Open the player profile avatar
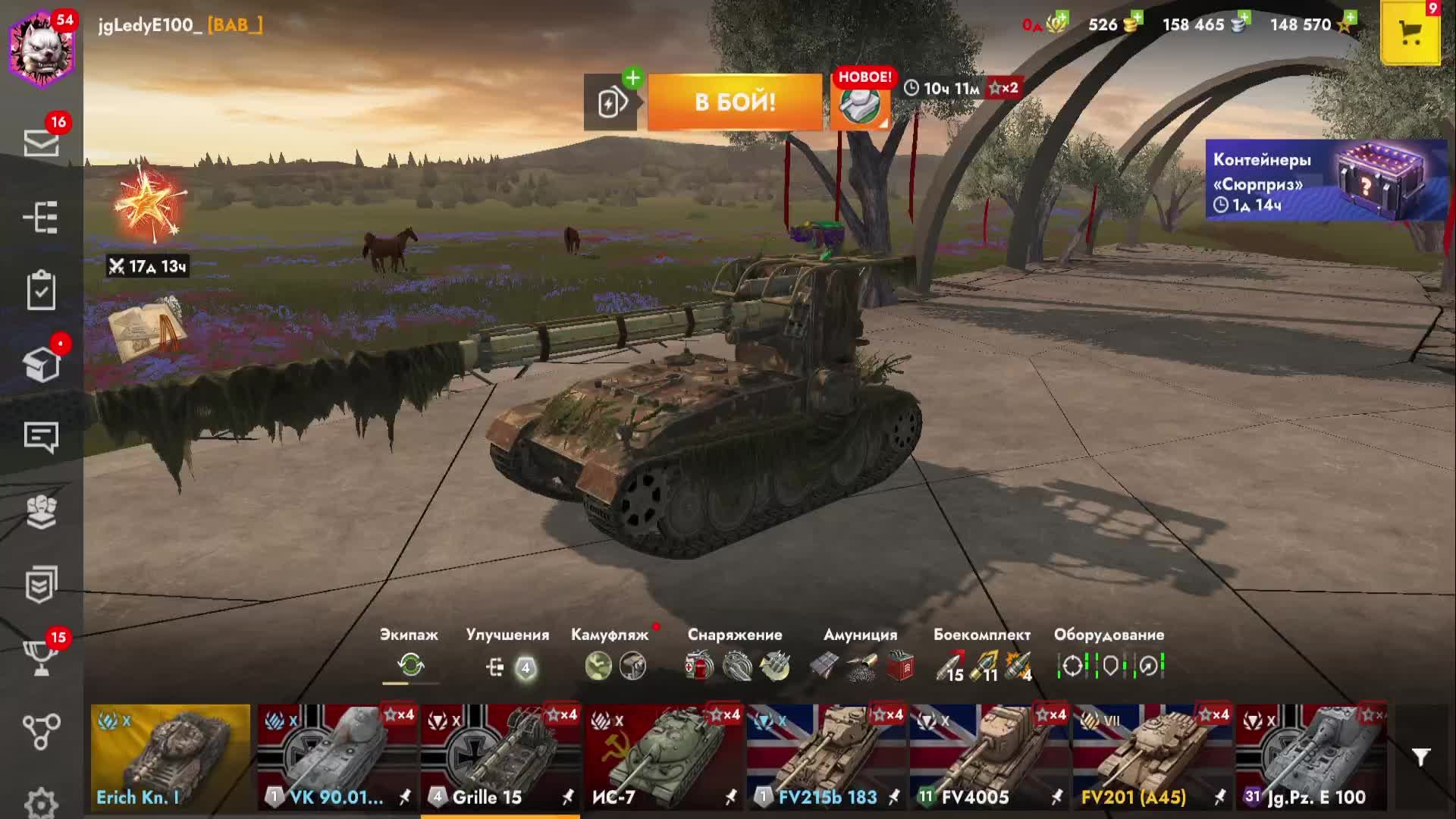 [x=42, y=48]
